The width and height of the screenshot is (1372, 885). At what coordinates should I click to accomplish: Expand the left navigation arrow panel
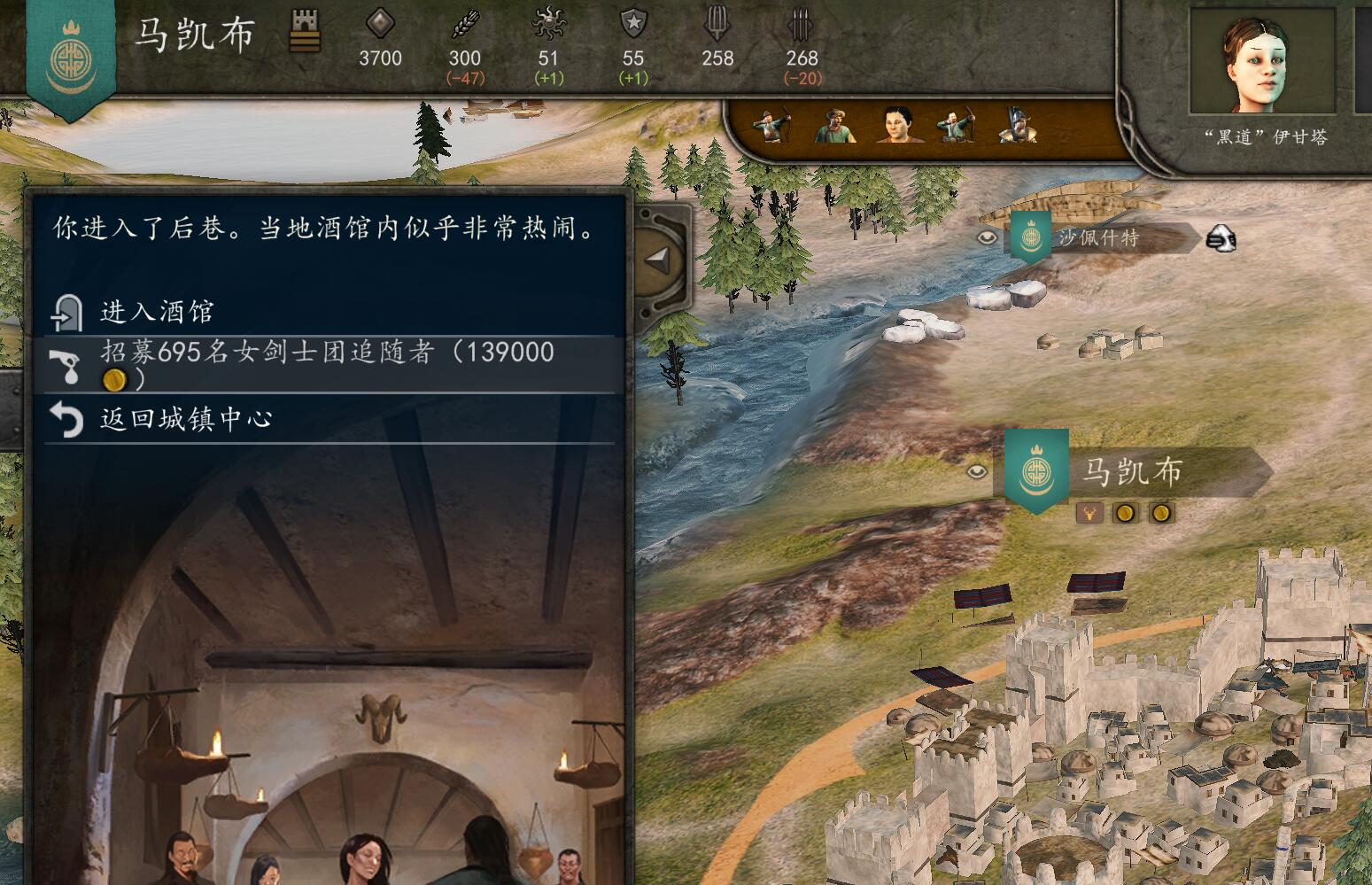tap(659, 258)
